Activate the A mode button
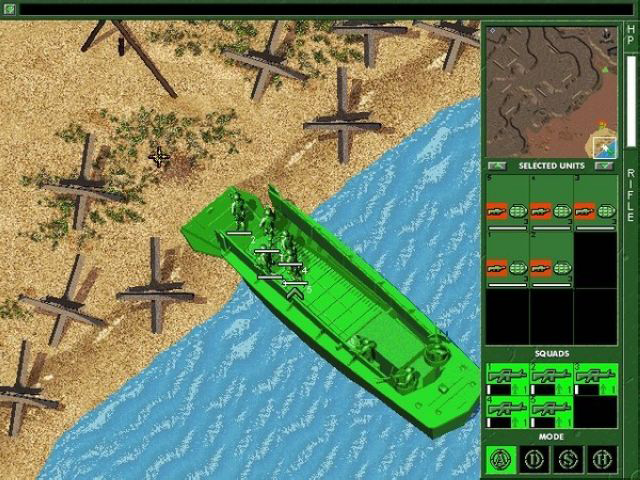The image size is (640, 480). pyautogui.click(x=501, y=460)
